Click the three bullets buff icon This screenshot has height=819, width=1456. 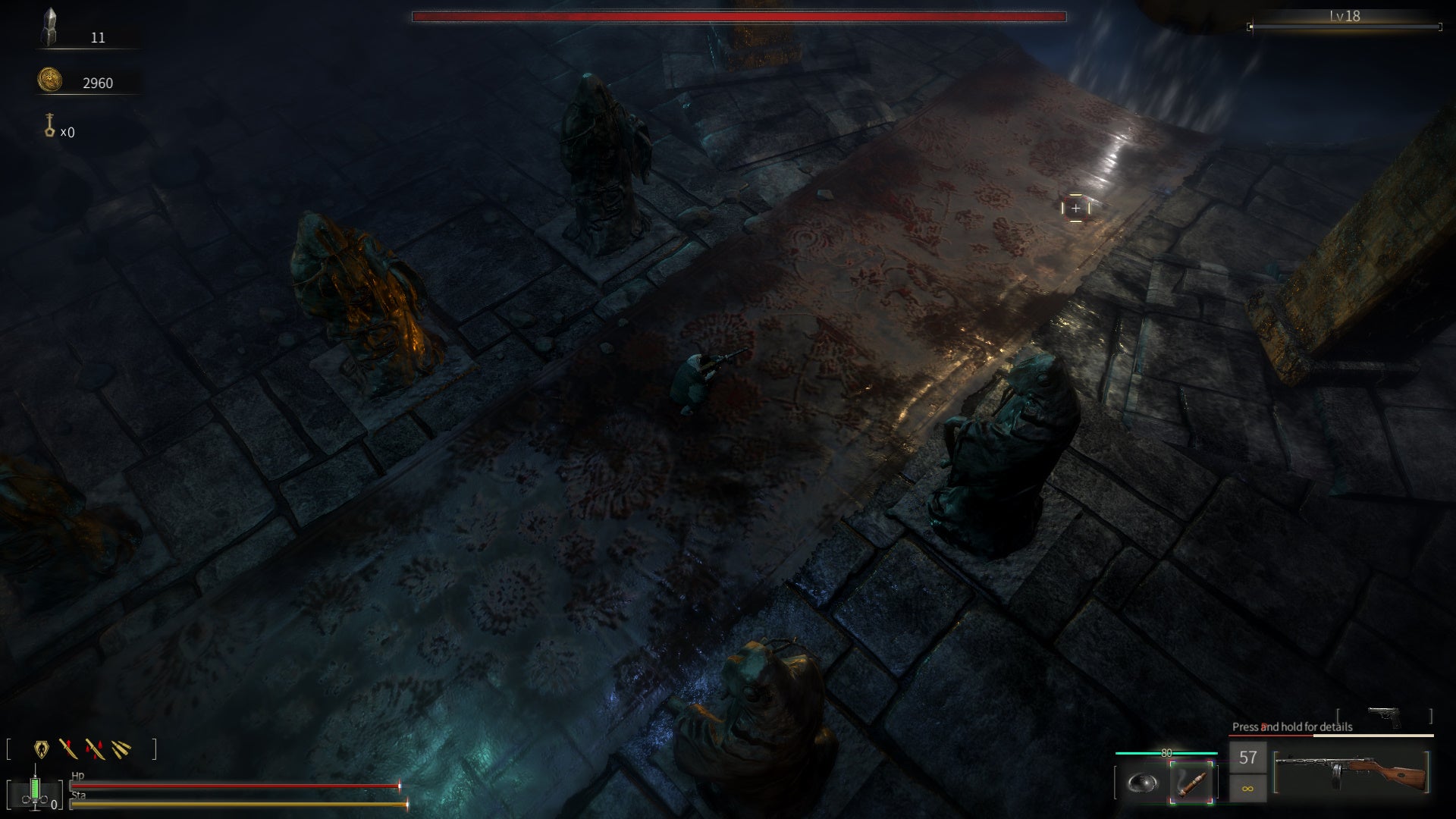point(121,749)
